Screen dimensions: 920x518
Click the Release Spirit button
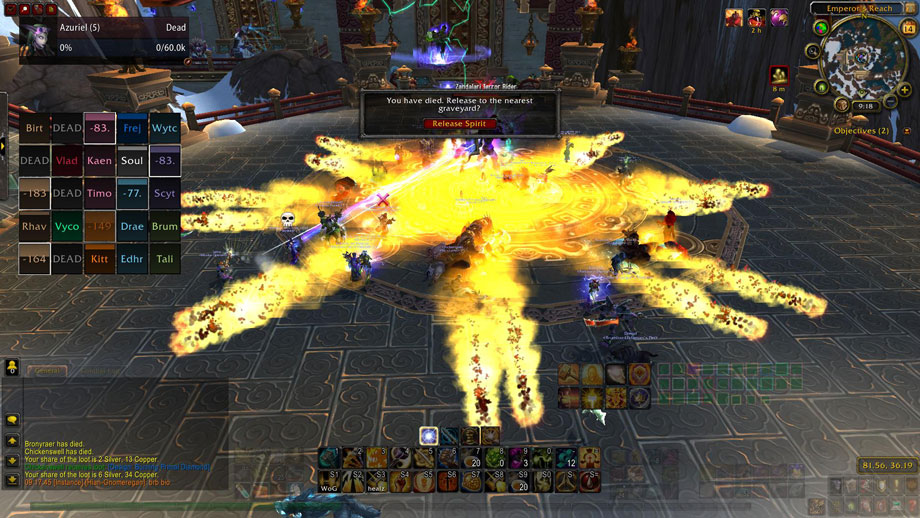click(460, 124)
